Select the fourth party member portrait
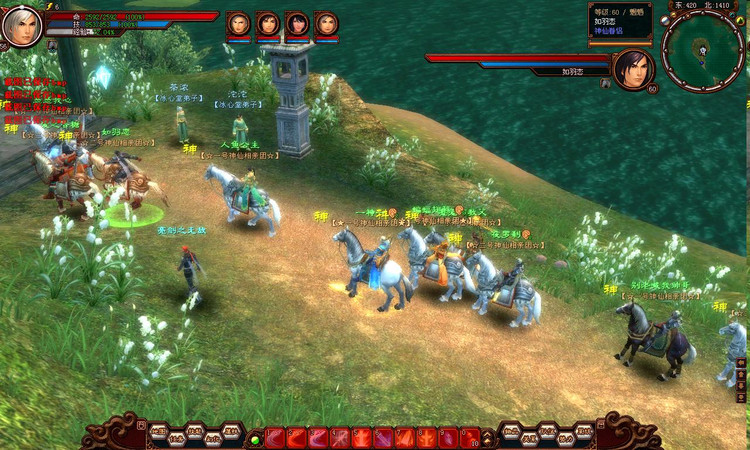The width and height of the screenshot is (750, 450). tap(326, 24)
